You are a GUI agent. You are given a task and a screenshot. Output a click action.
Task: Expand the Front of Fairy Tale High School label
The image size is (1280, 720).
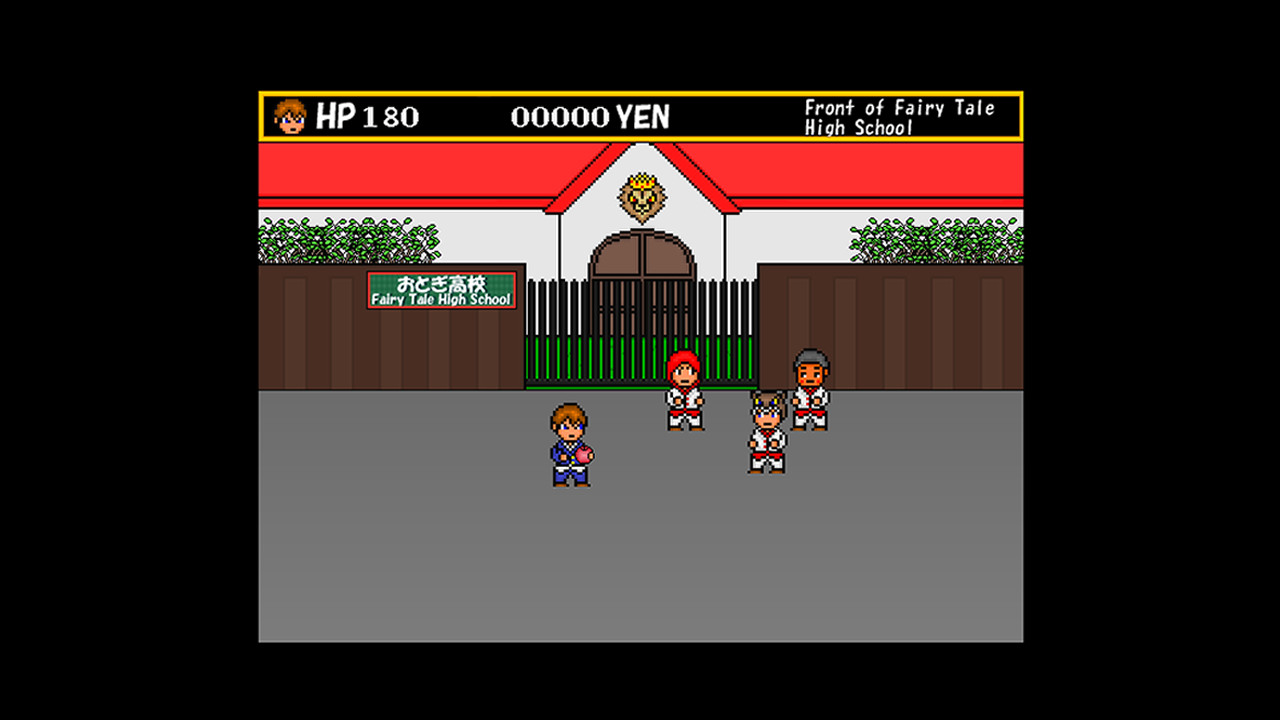898,117
